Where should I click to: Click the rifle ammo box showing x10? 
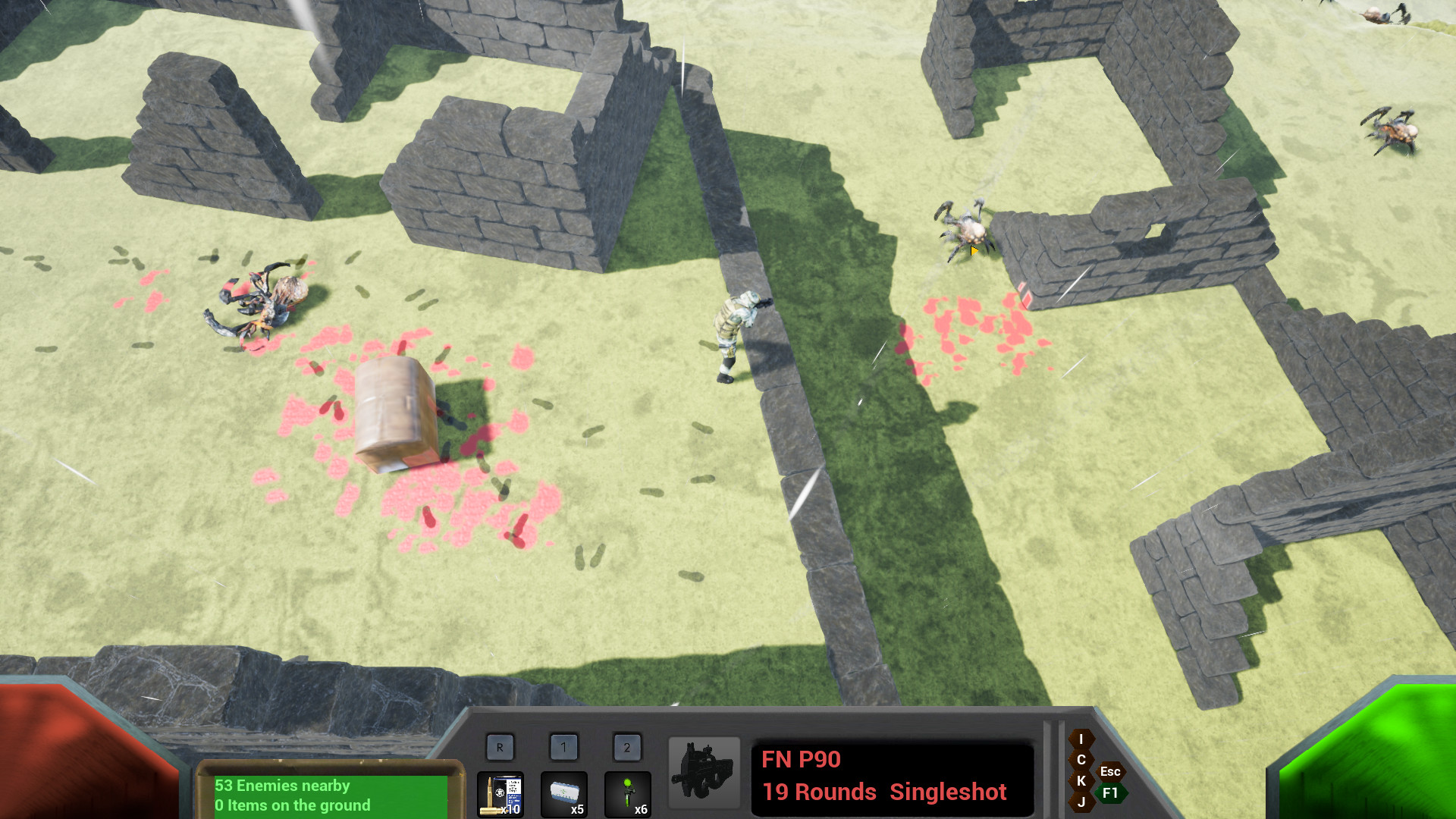(500, 795)
